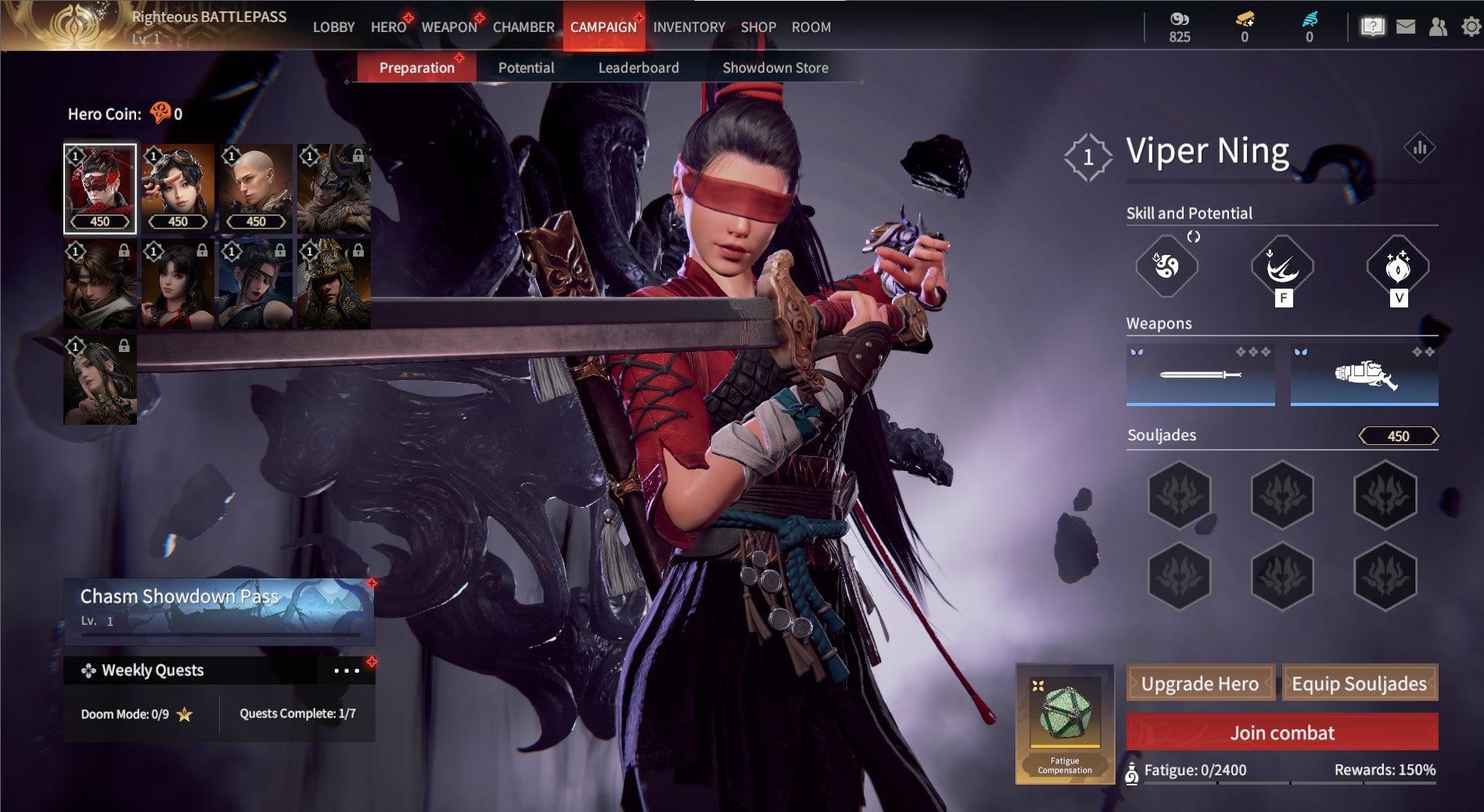Open the INVENTORY menu

point(688,27)
